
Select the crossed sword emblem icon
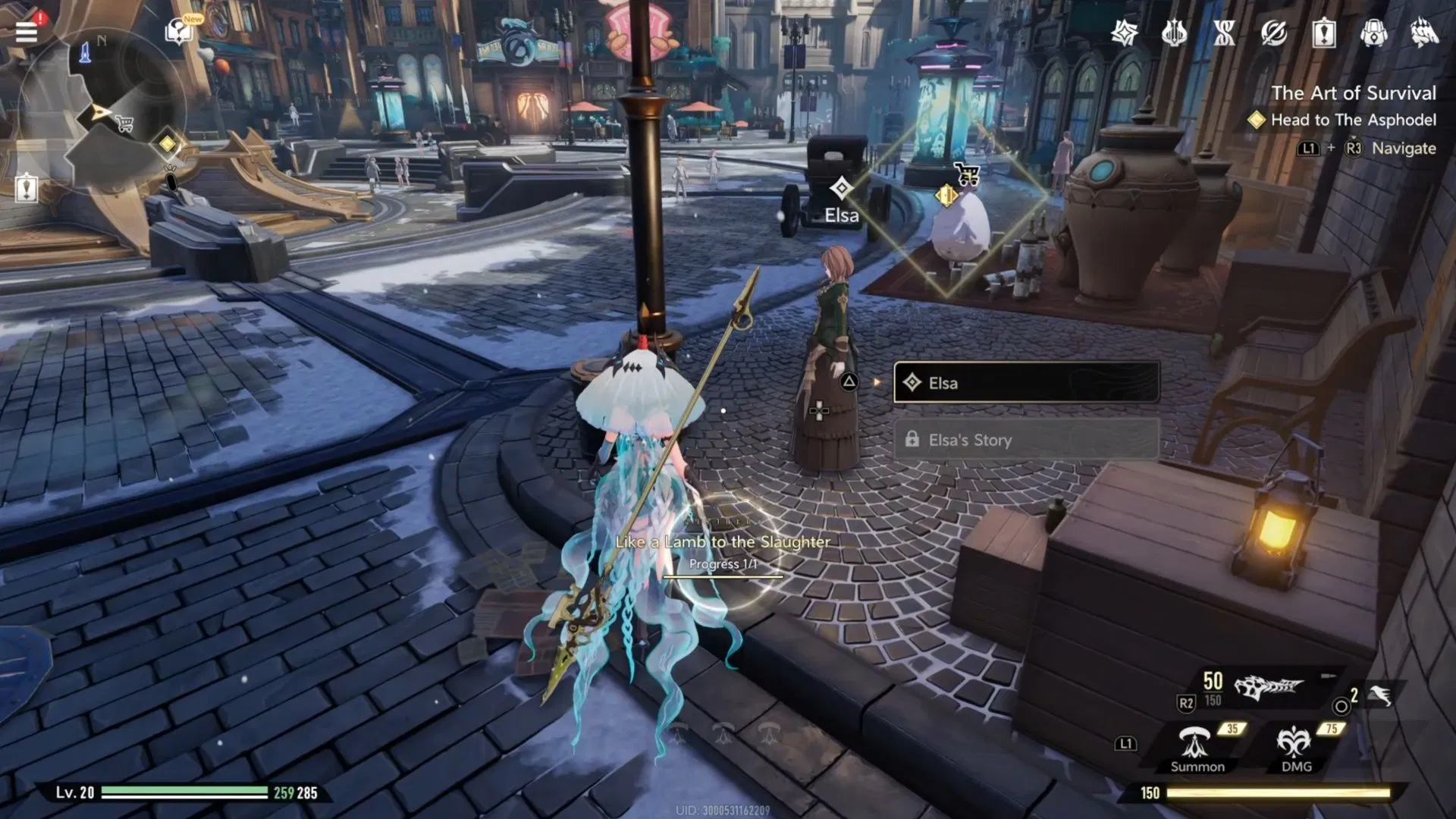point(1274,34)
